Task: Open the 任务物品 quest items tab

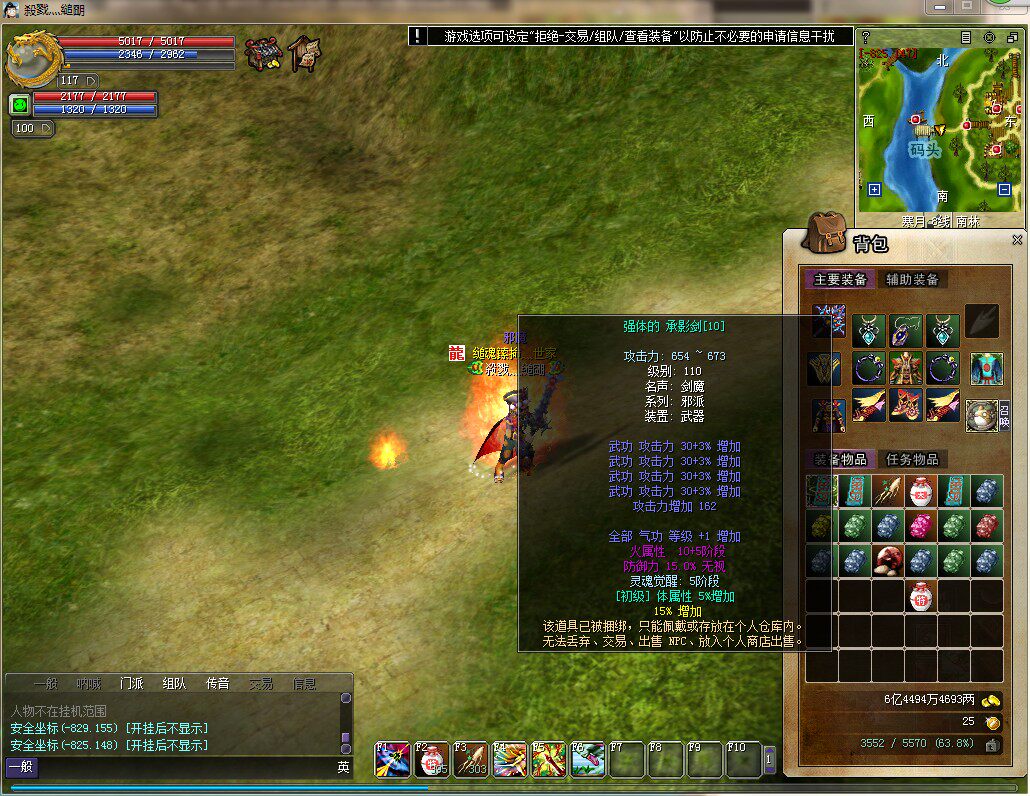Action: [912, 459]
